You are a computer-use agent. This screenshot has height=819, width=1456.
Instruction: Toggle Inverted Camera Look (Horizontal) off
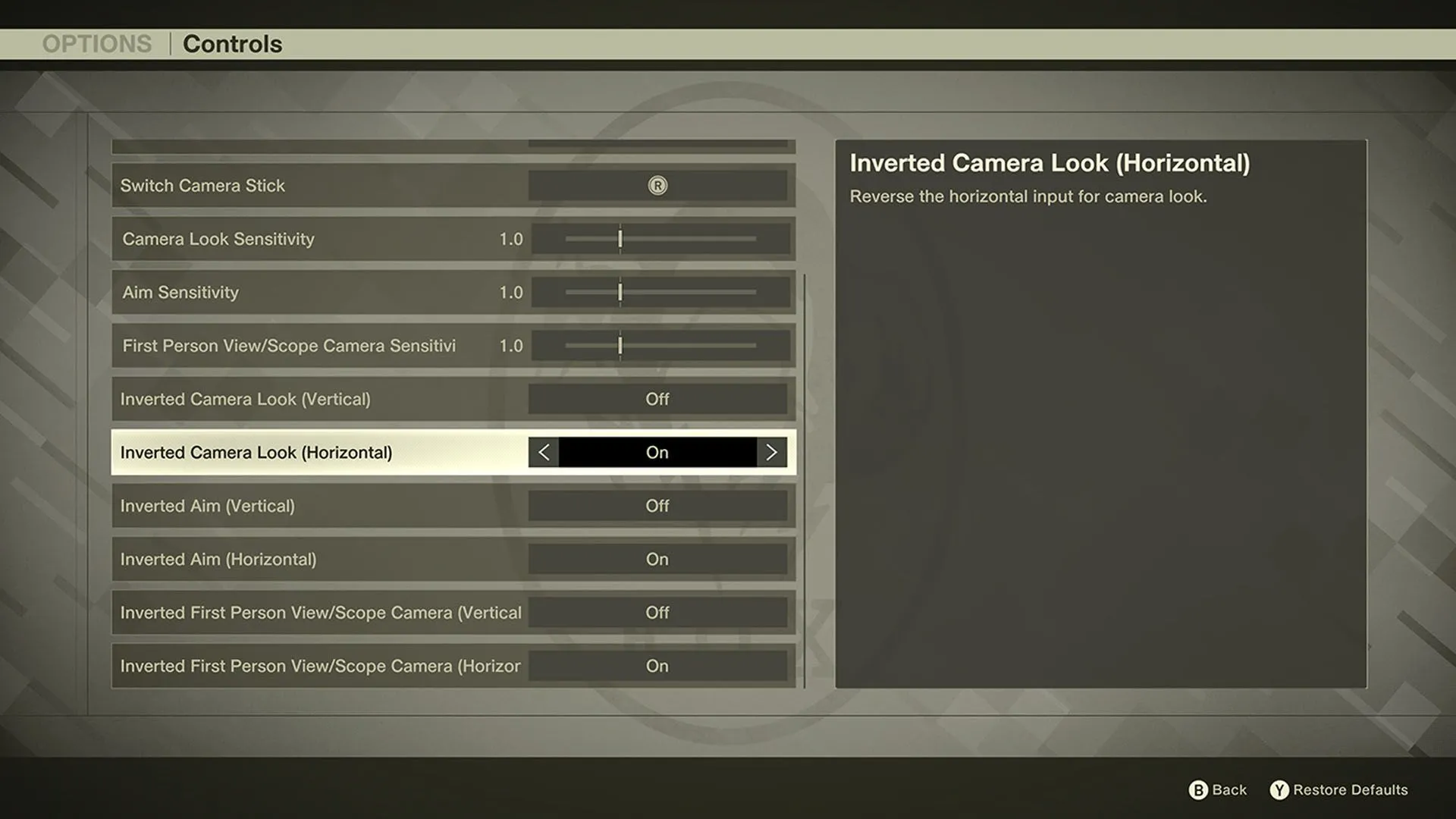tap(657, 452)
